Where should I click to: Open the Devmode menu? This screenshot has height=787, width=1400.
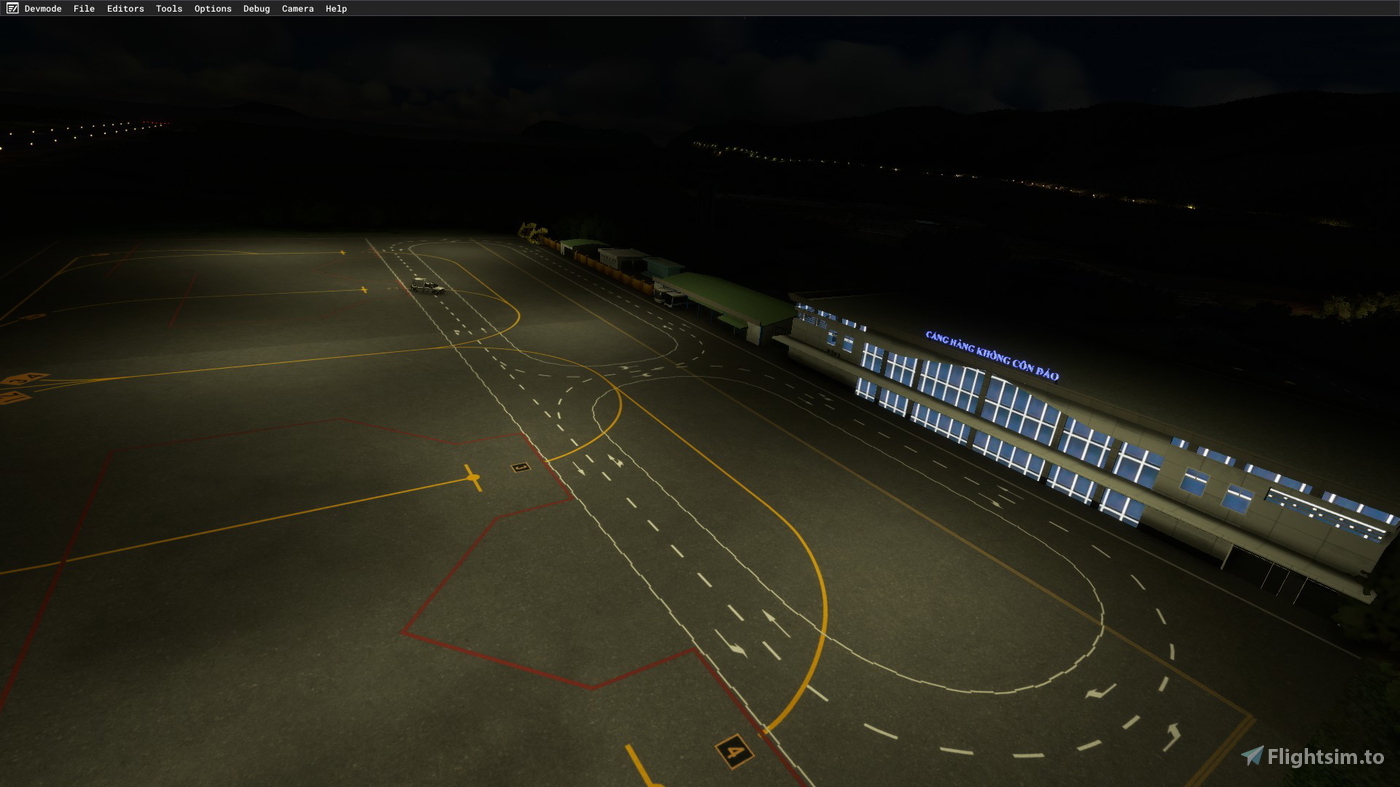click(43, 8)
